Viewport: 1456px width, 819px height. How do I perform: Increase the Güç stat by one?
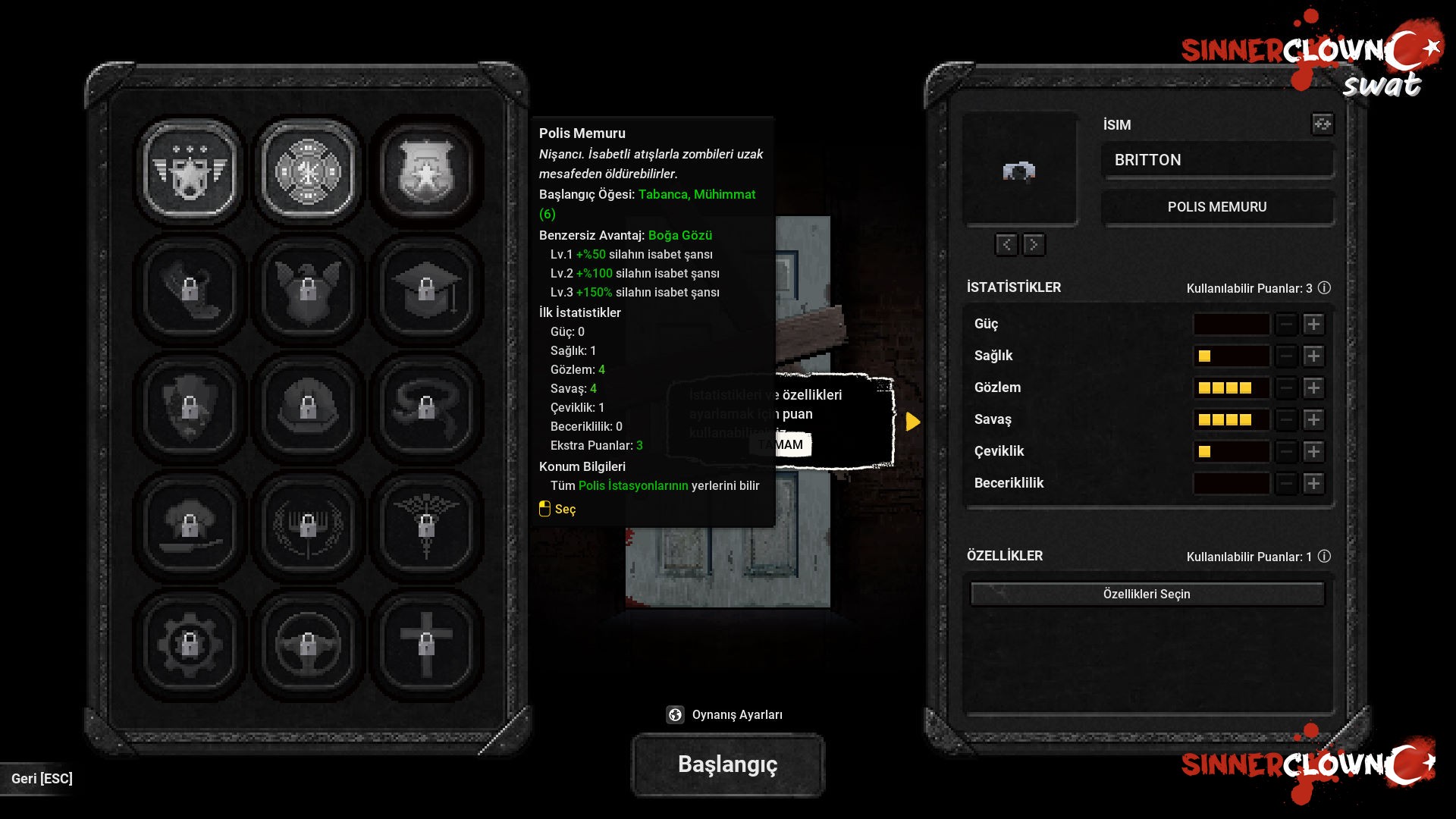pyautogui.click(x=1313, y=325)
